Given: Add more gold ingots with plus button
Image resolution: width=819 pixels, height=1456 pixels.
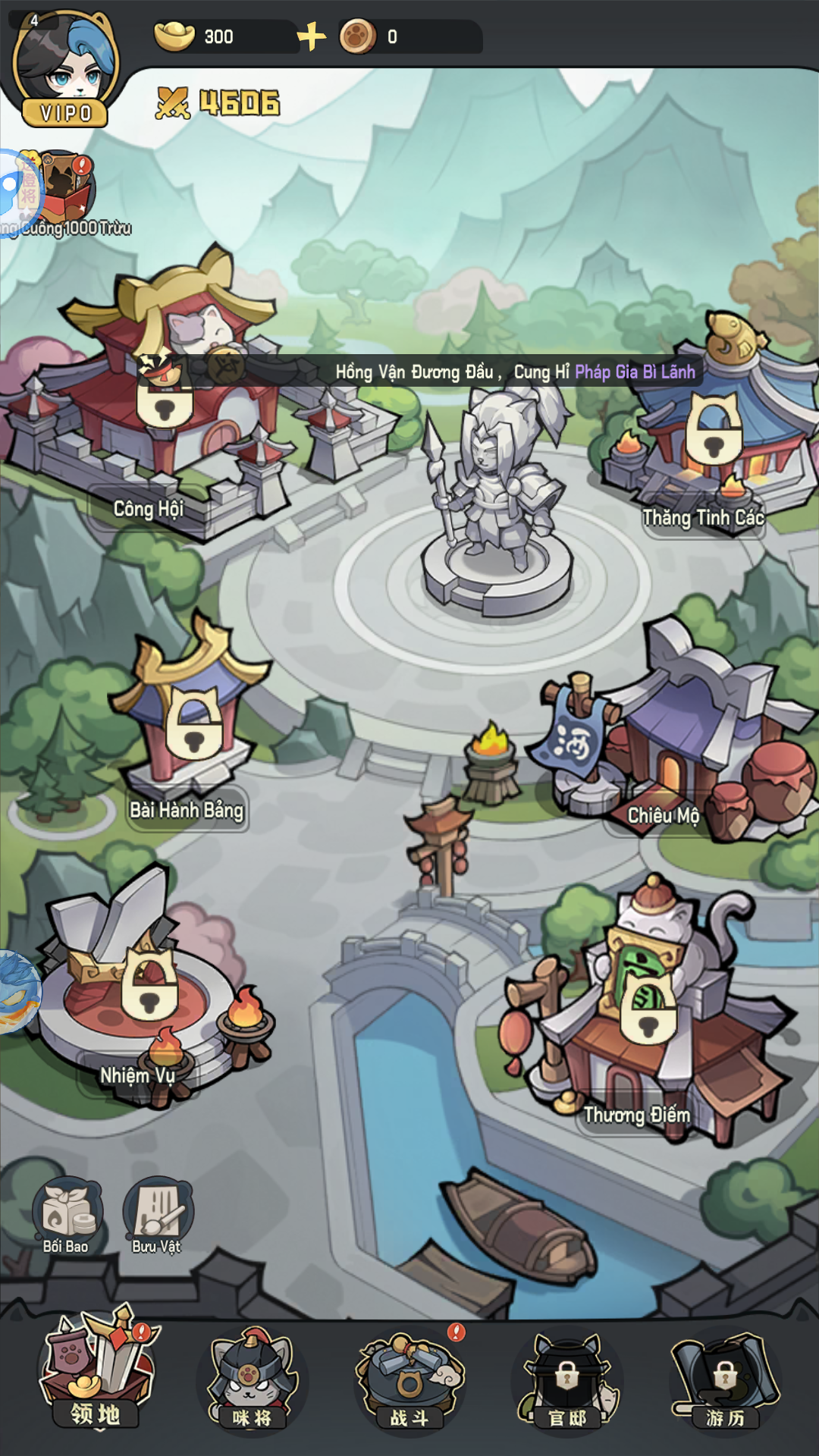Looking at the screenshot, I should 311,36.
